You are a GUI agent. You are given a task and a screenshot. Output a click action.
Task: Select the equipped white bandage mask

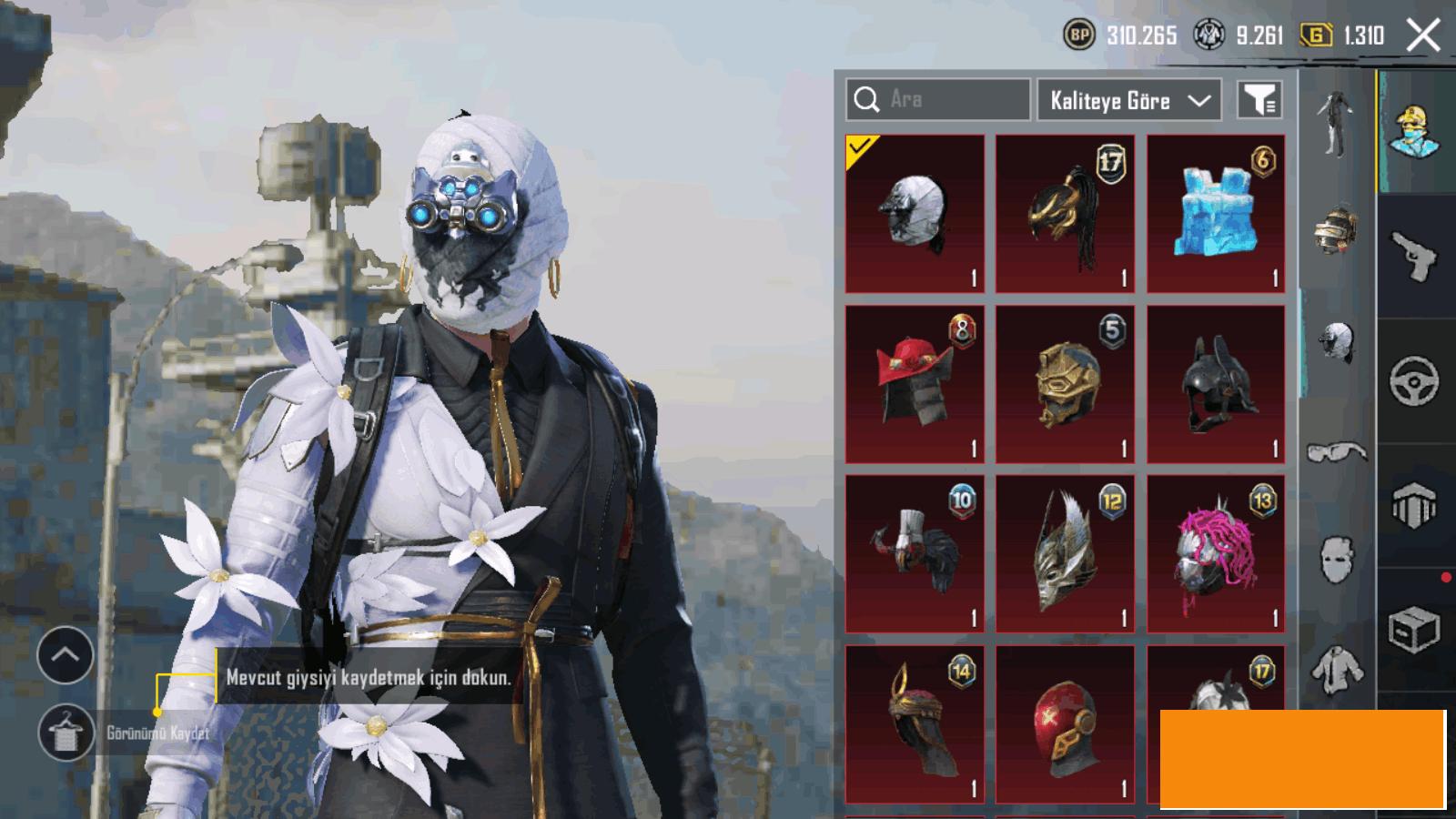[x=915, y=214]
